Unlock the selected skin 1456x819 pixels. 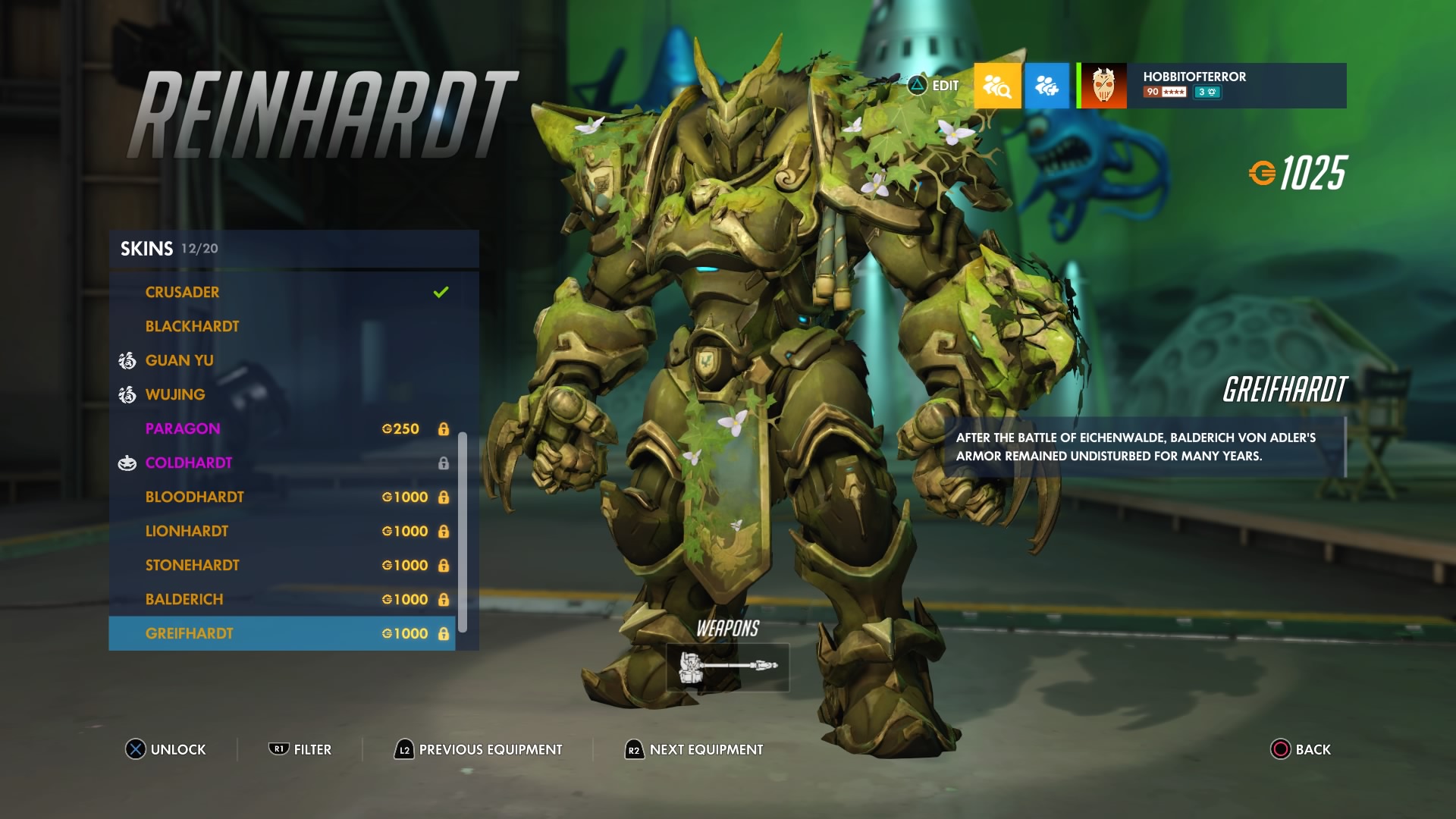(166, 749)
